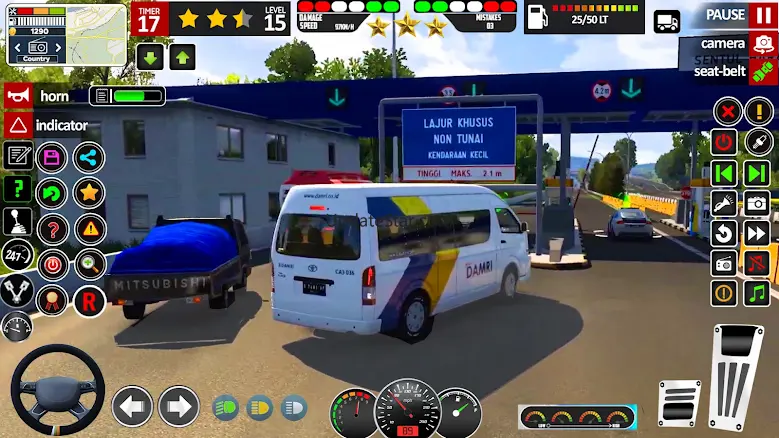Step on the gas pedal
This screenshot has height=438, width=779.
738,376
